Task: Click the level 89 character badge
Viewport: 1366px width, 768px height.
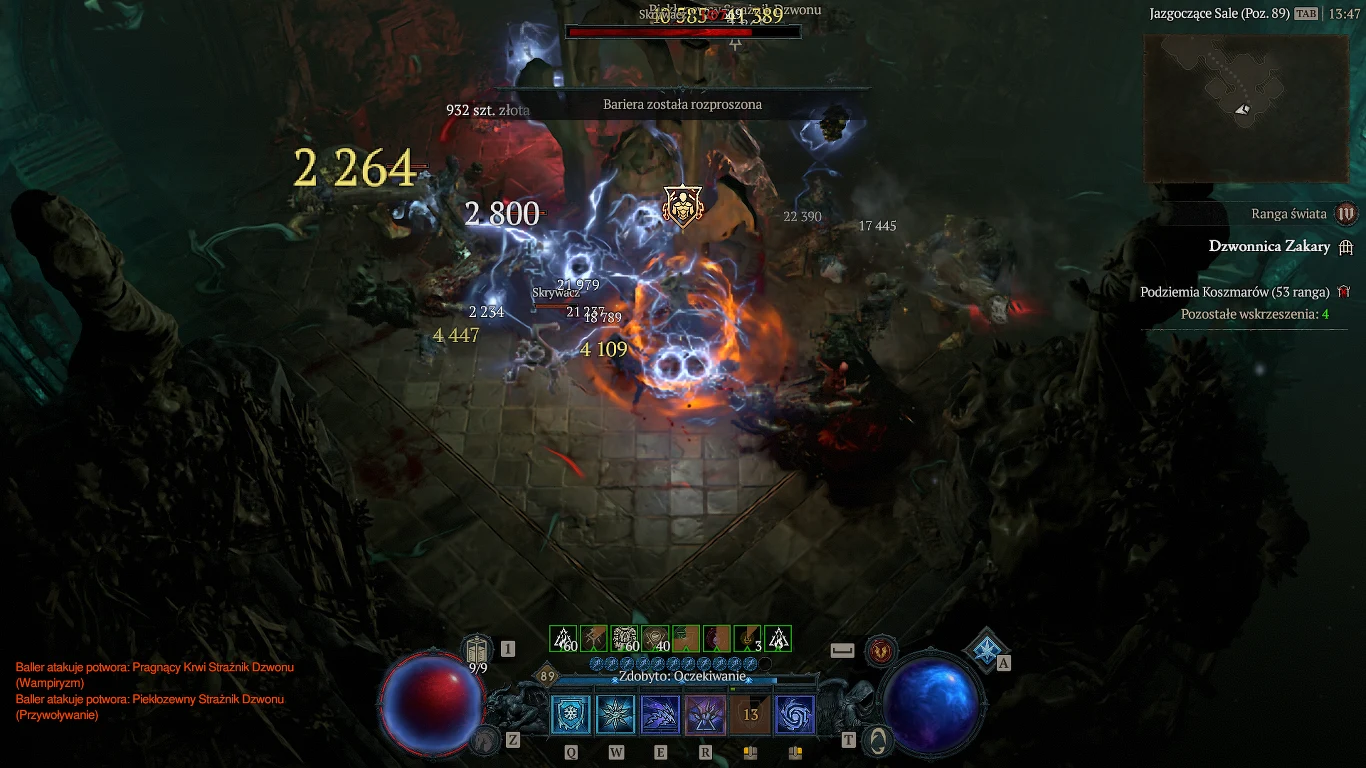Action: [x=547, y=676]
